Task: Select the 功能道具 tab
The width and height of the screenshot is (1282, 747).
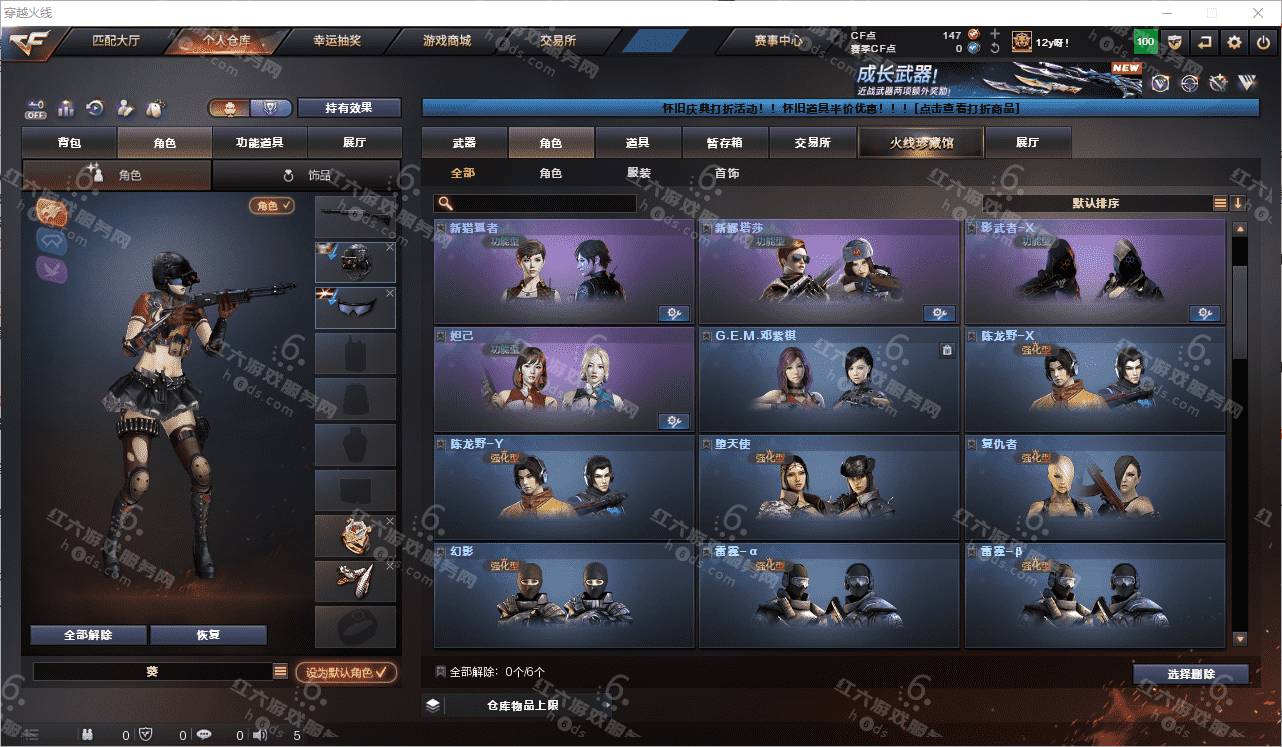Action: point(259,143)
